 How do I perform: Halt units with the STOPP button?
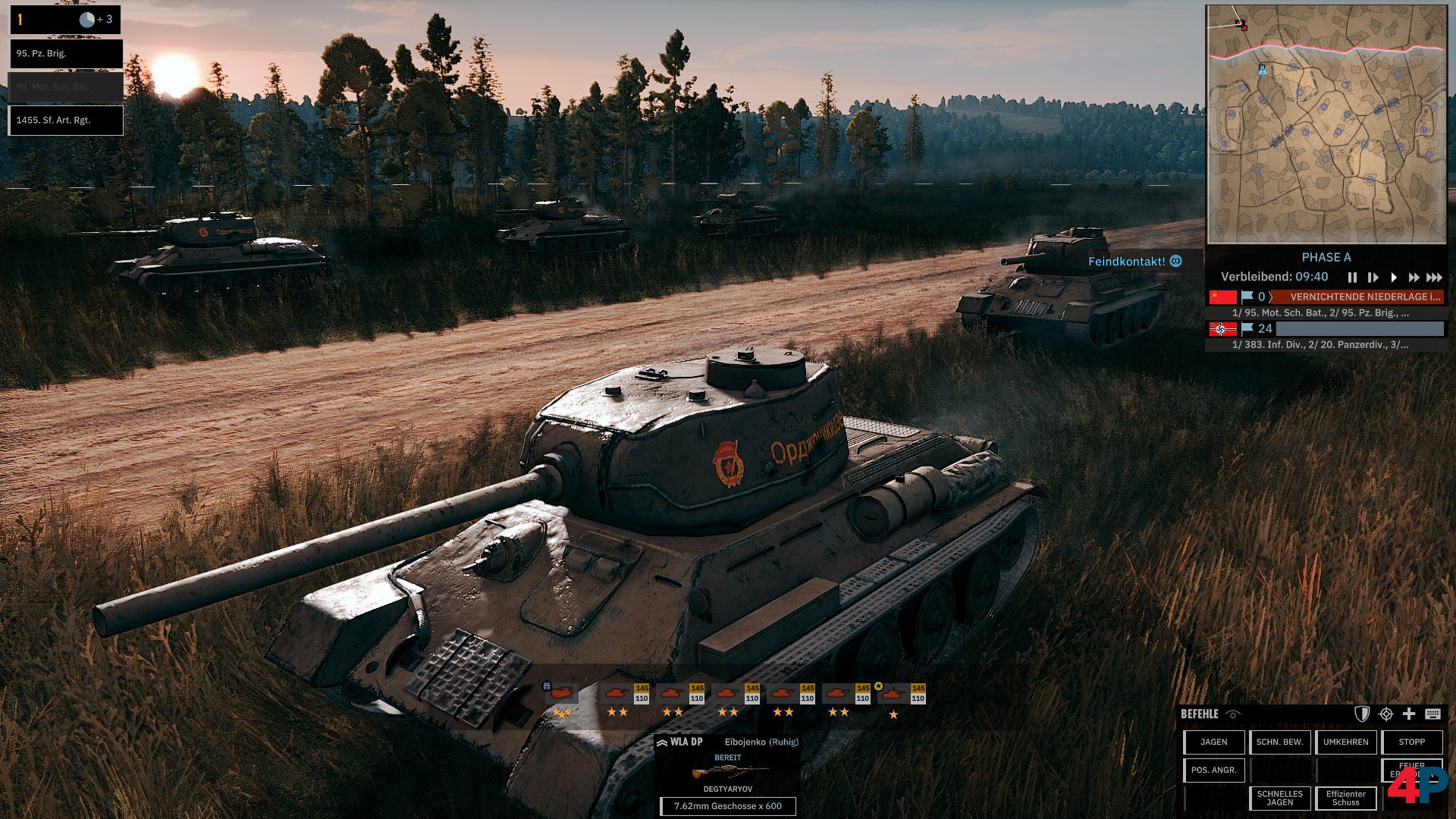click(1412, 742)
